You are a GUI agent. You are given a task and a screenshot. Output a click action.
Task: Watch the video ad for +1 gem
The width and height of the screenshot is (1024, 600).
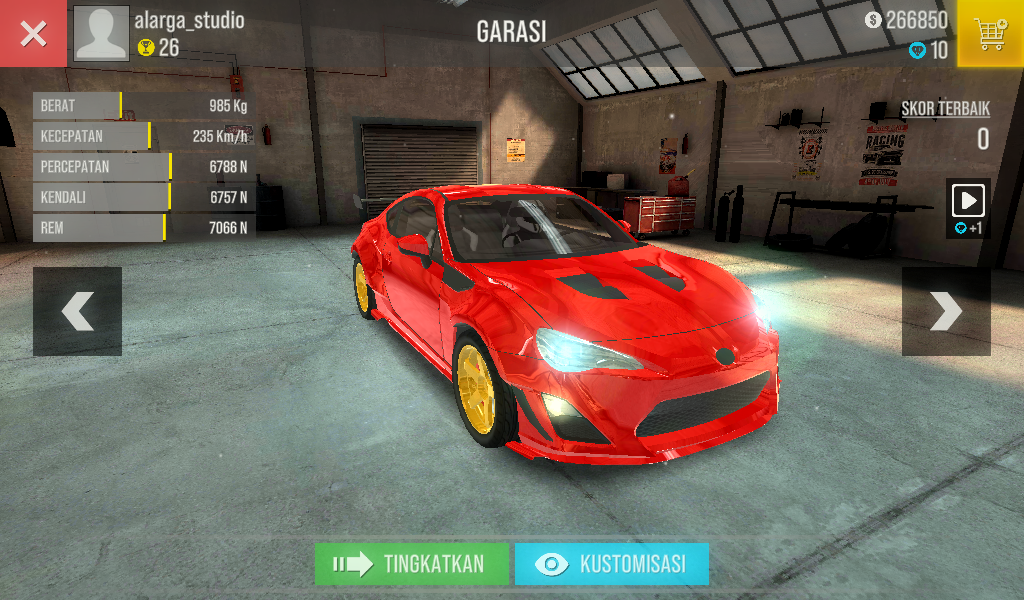968,208
